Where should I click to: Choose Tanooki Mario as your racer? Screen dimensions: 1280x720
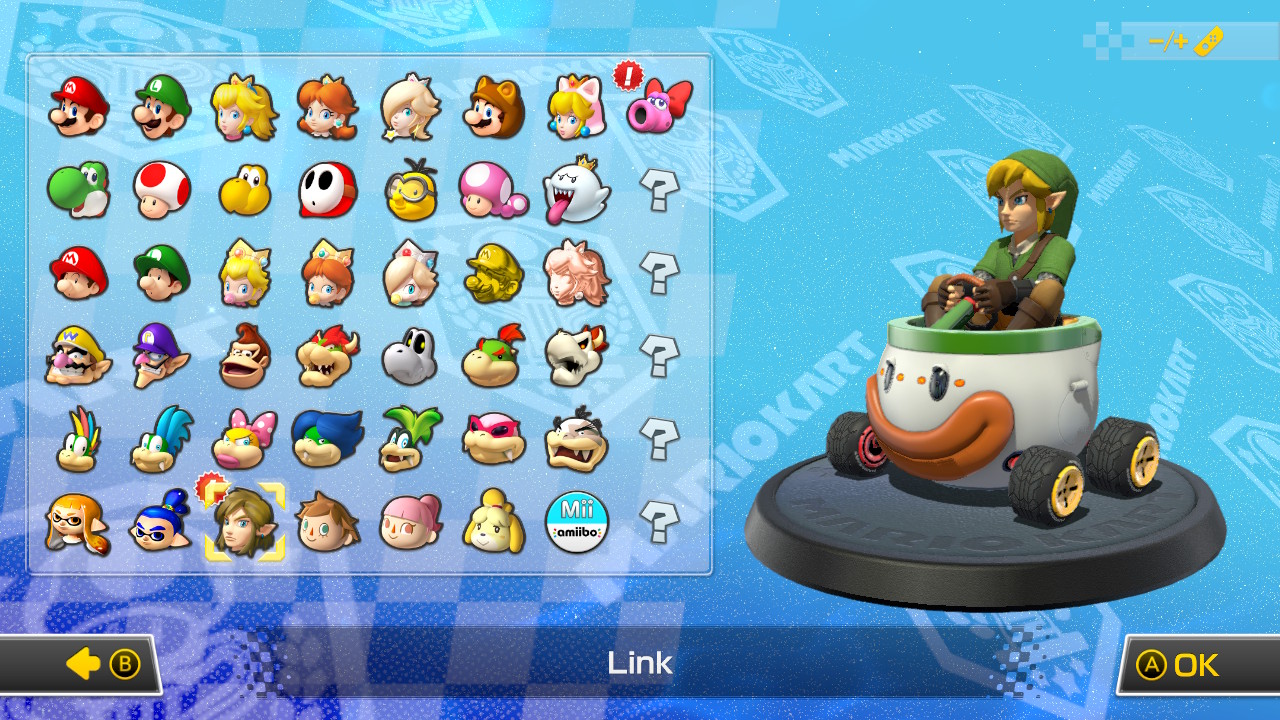point(493,105)
